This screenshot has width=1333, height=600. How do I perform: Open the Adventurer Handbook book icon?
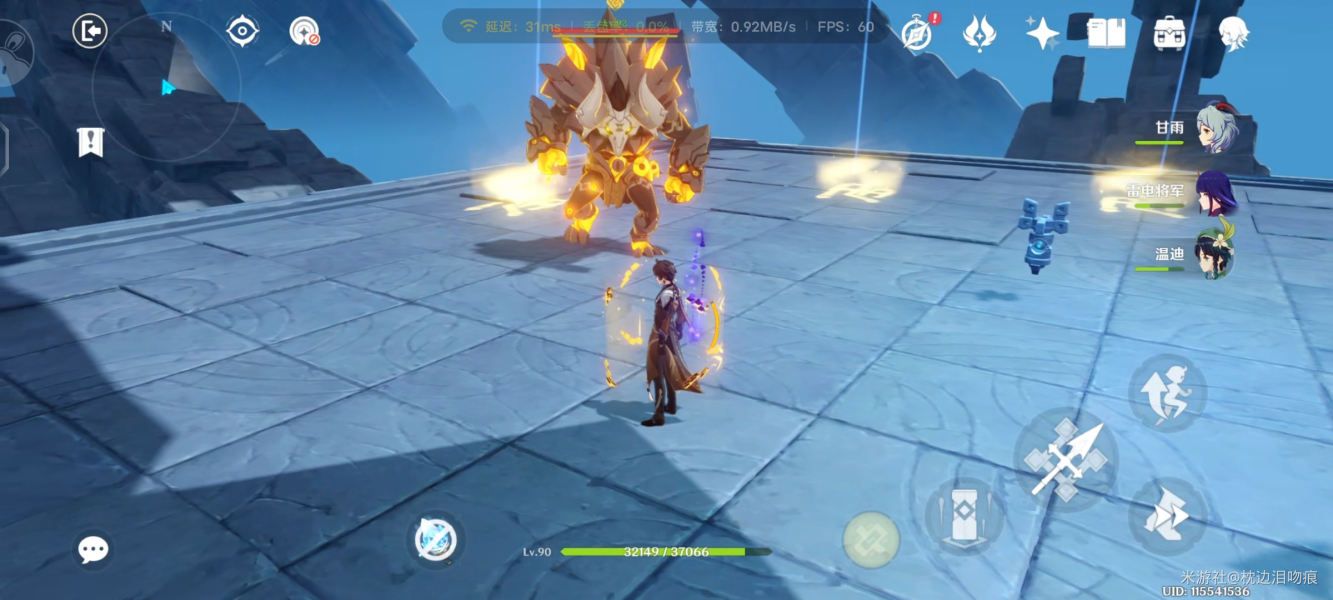(1106, 33)
